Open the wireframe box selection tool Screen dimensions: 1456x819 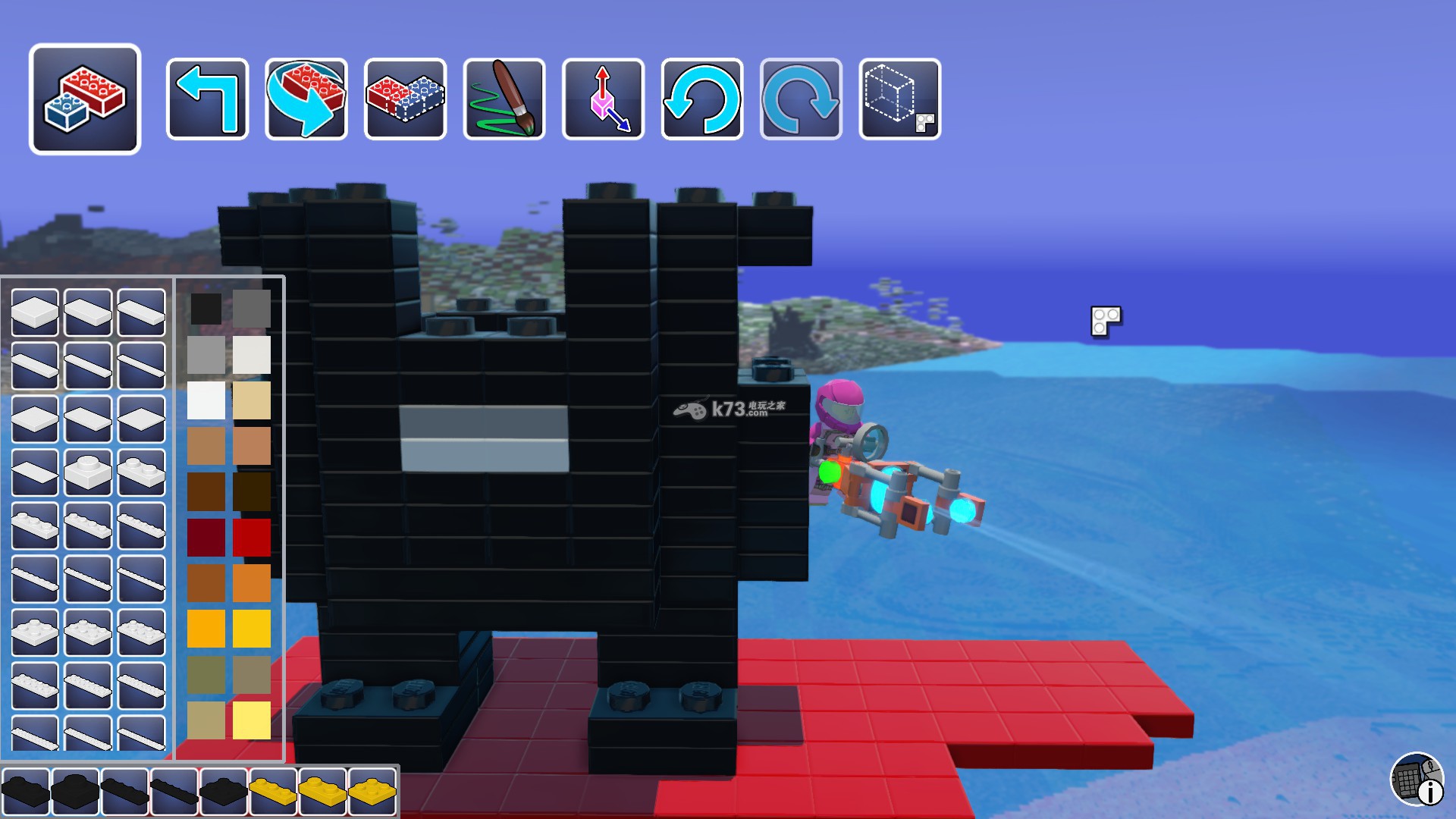899,99
